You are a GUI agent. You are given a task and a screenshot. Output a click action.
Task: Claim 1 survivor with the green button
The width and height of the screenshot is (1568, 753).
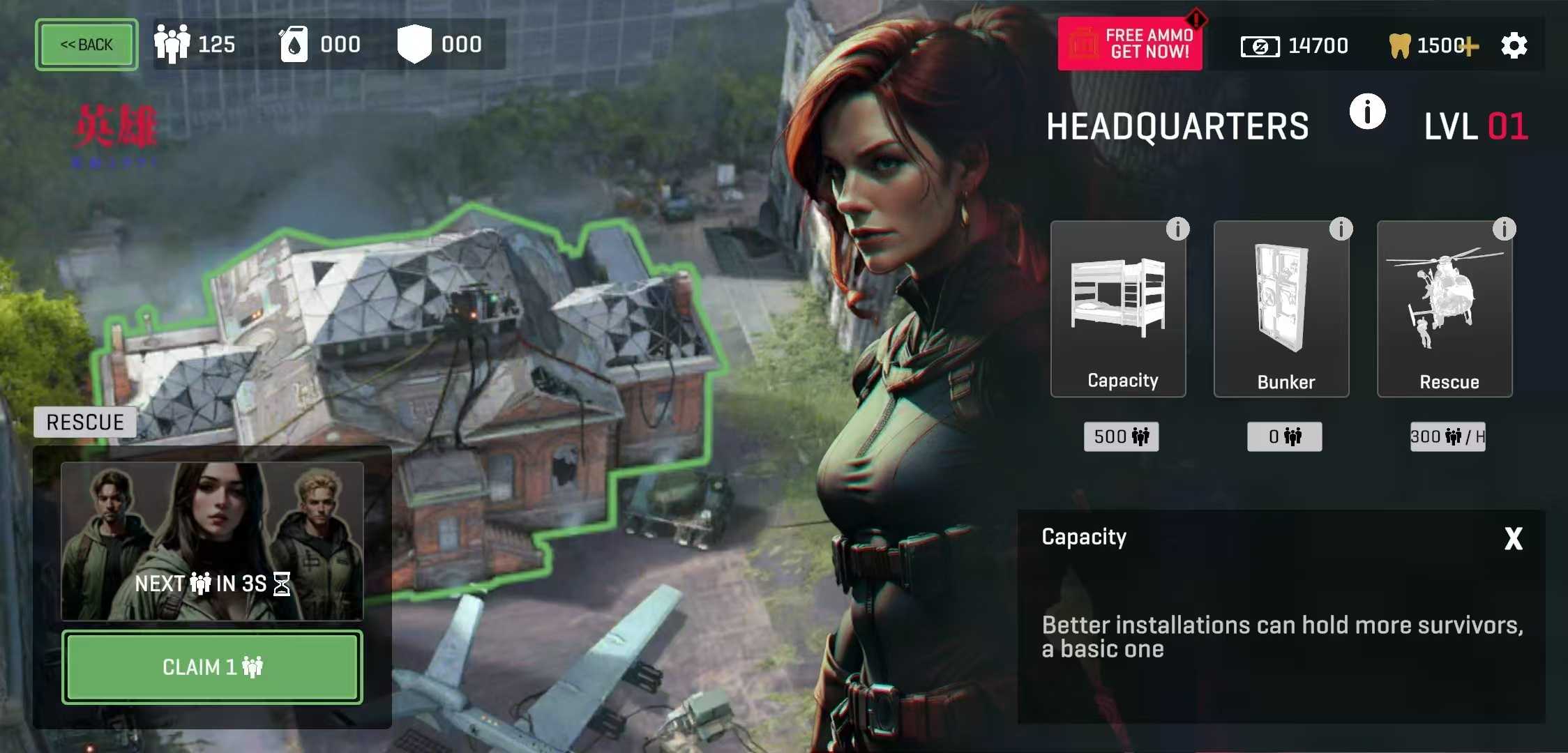click(212, 667)
